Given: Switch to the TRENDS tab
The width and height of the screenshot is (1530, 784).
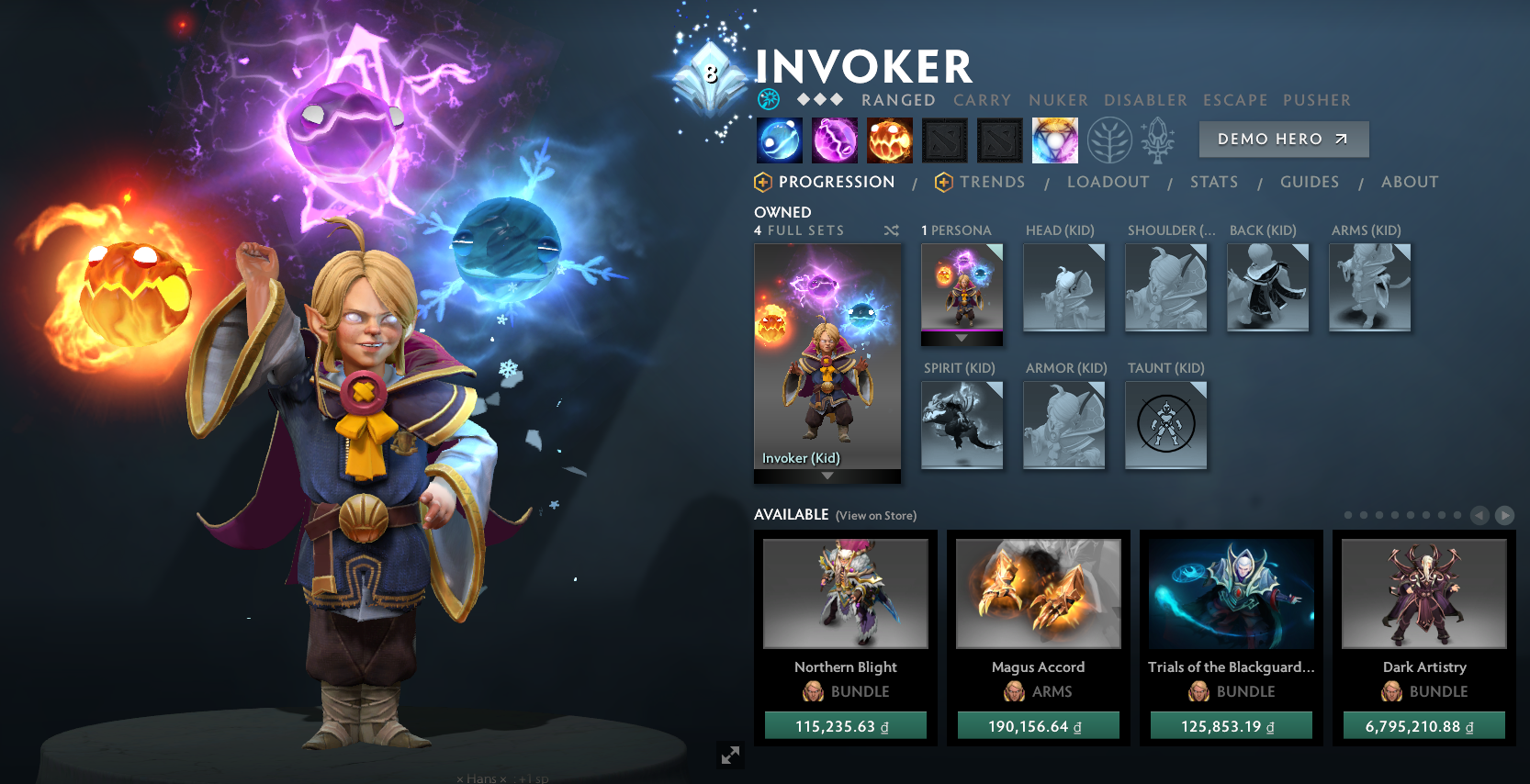Looking at the screenshot, I should click(x=994, y=182).
